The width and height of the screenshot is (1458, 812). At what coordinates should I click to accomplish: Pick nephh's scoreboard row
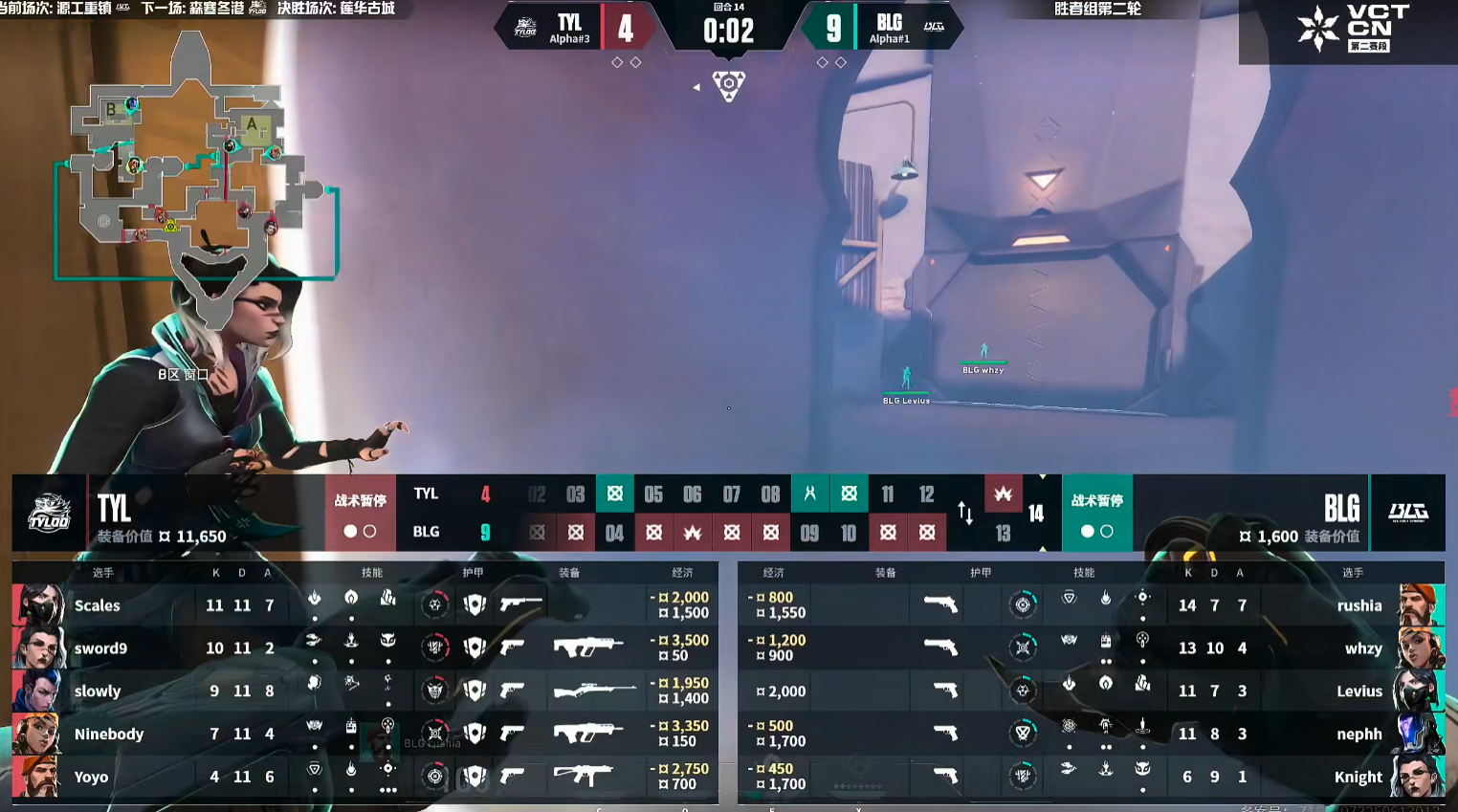pyautogui.click(x=1091, y=734)
